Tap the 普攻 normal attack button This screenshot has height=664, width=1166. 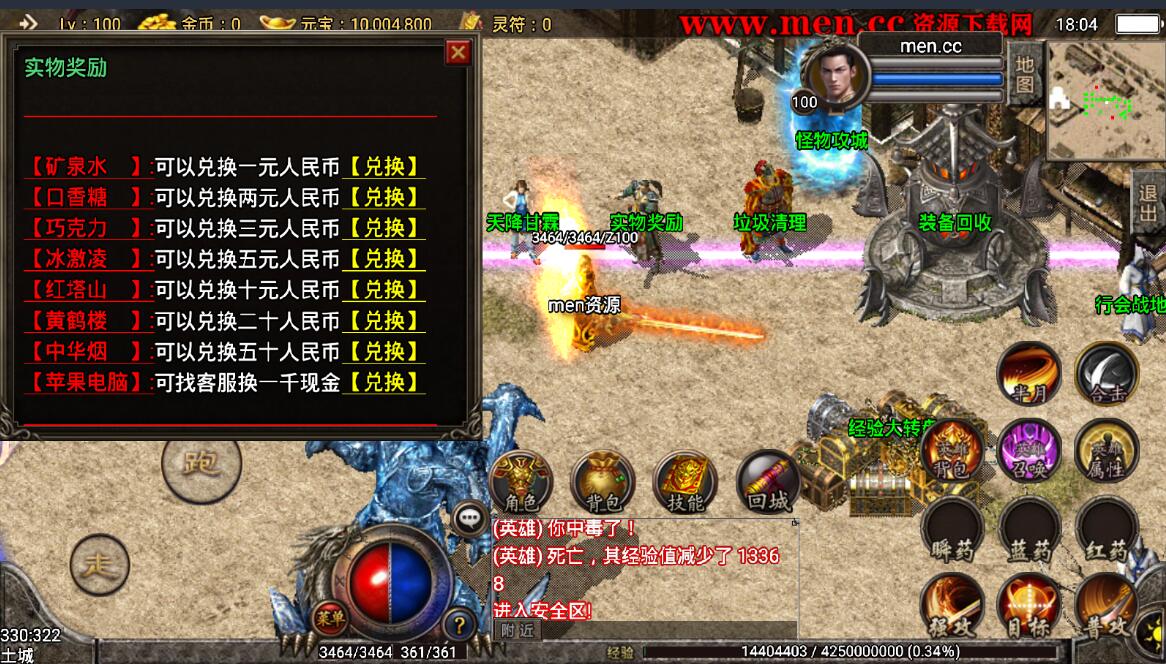coord(1106,605)
